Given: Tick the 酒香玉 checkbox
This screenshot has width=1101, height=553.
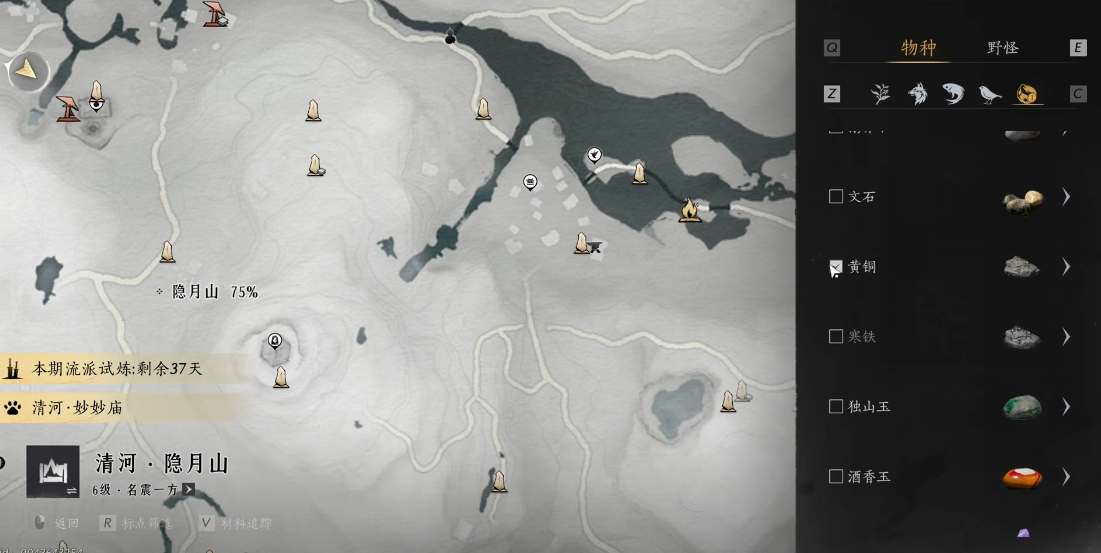Looking at the screenshot, I should pyautogui.click(x=836, y=477).
